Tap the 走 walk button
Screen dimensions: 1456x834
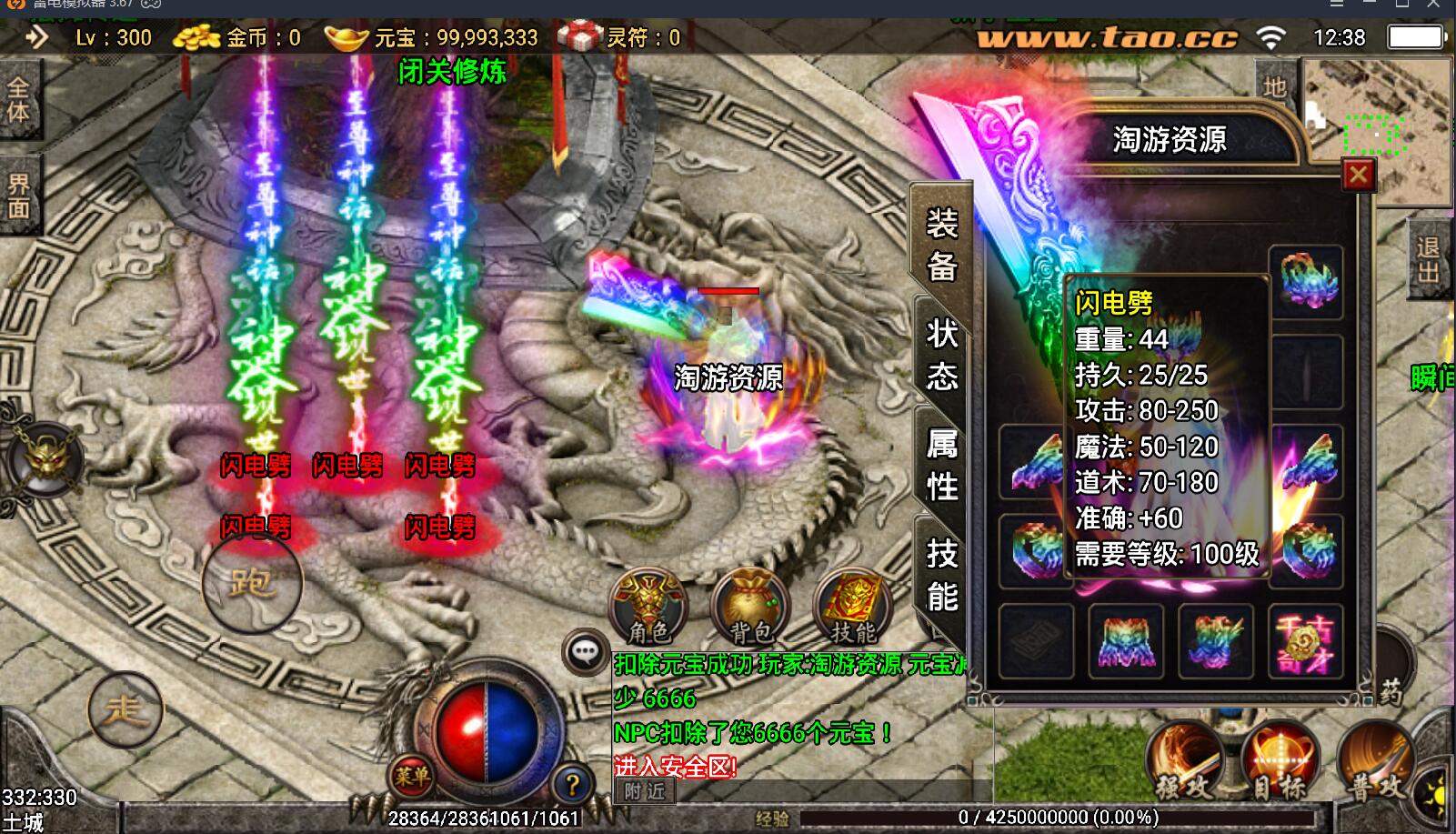click(125, 709)
